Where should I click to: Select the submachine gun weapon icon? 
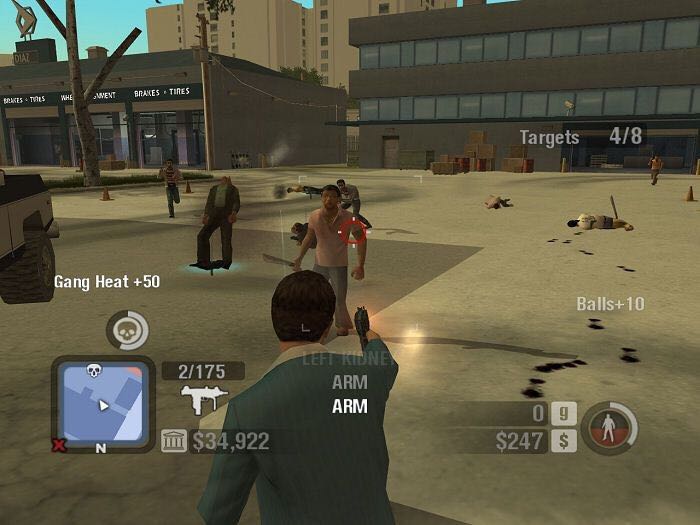[204, 400]
